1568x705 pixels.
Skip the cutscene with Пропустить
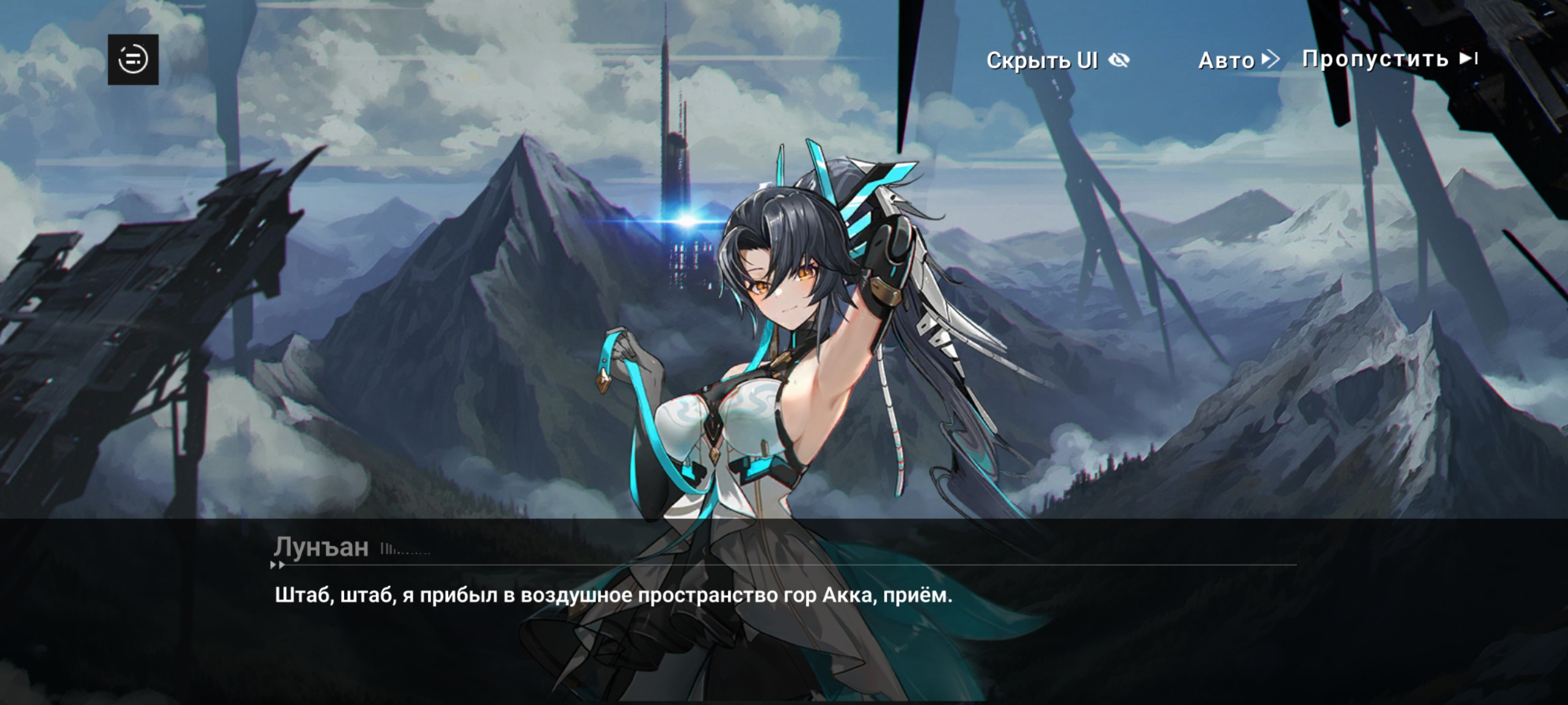coord(1389,59)
